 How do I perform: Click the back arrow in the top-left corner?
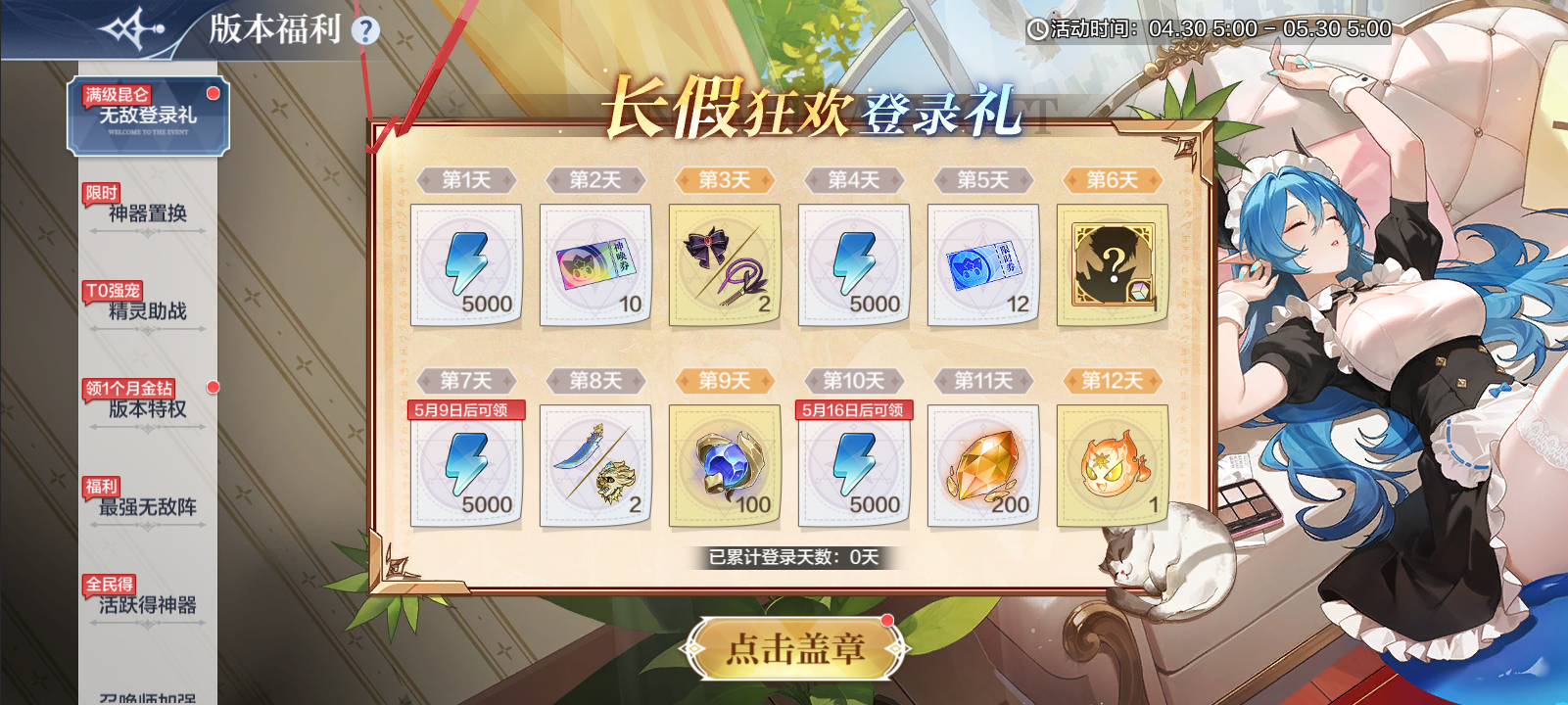coord(134,27)
